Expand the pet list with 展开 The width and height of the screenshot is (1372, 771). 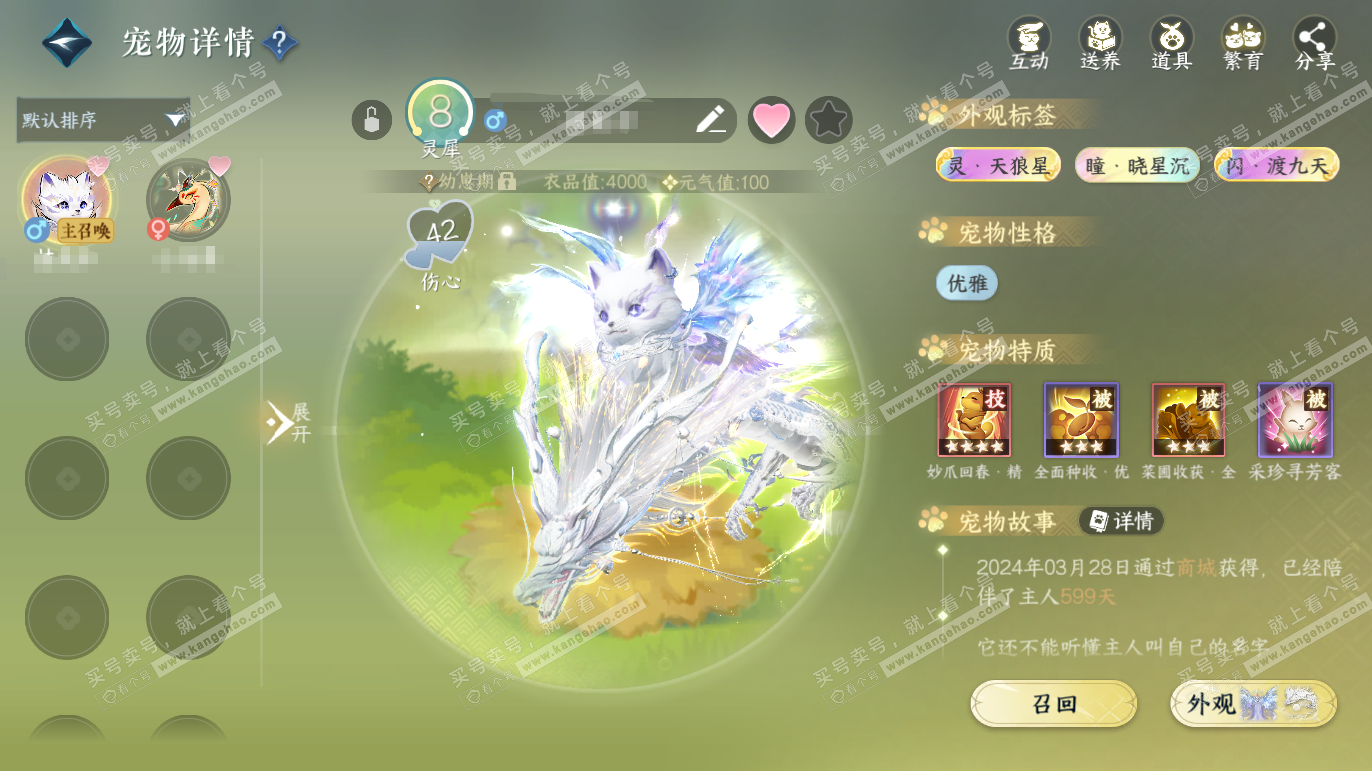coord(288,422)
